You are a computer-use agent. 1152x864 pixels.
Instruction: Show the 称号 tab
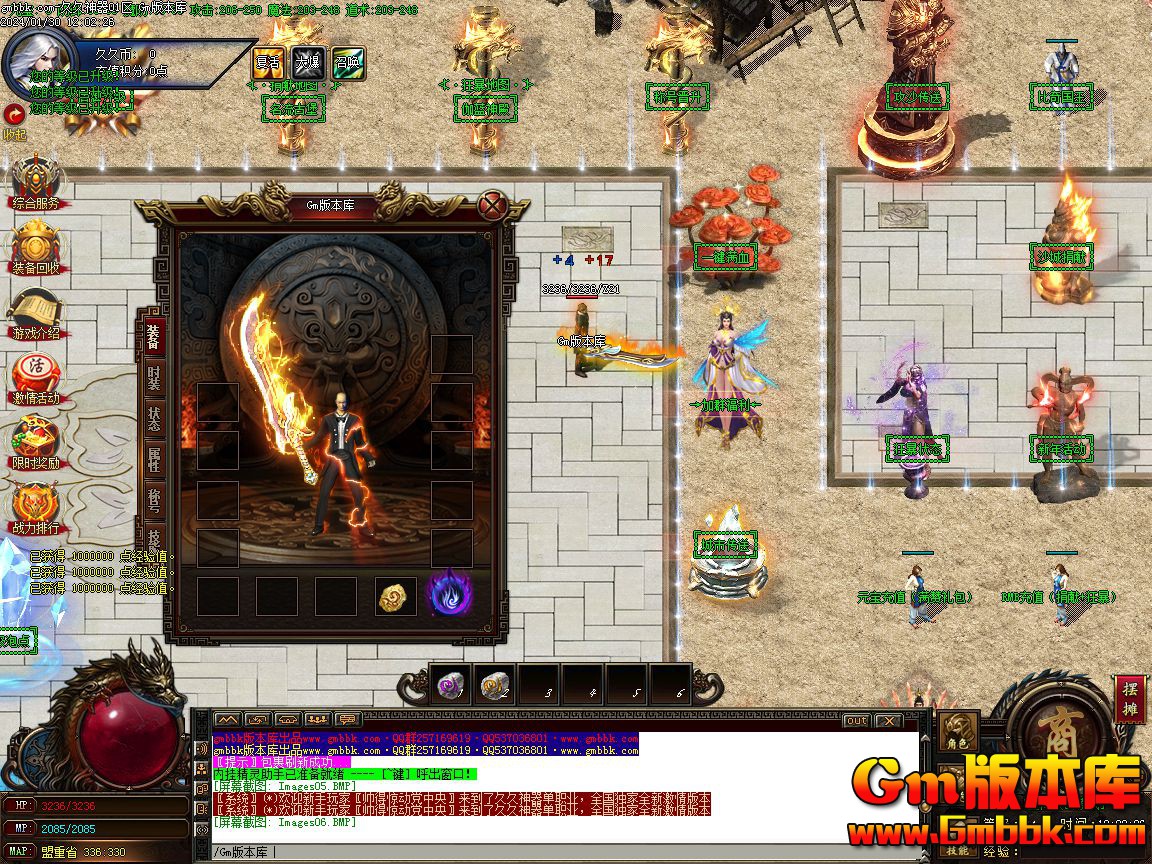pyautogui.click(x=154, y=501)
